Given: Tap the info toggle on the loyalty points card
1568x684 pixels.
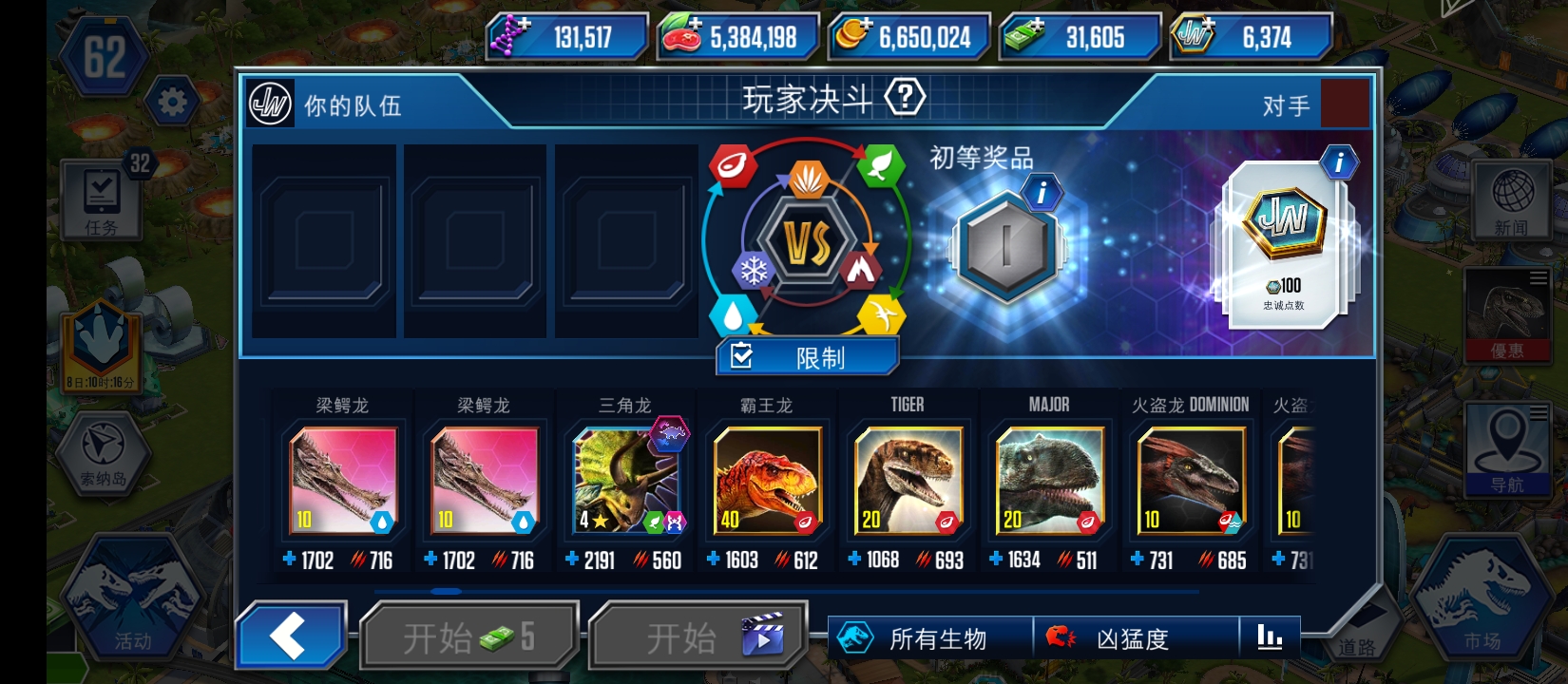Looking at the screenshot, I should pos(1339,163).
